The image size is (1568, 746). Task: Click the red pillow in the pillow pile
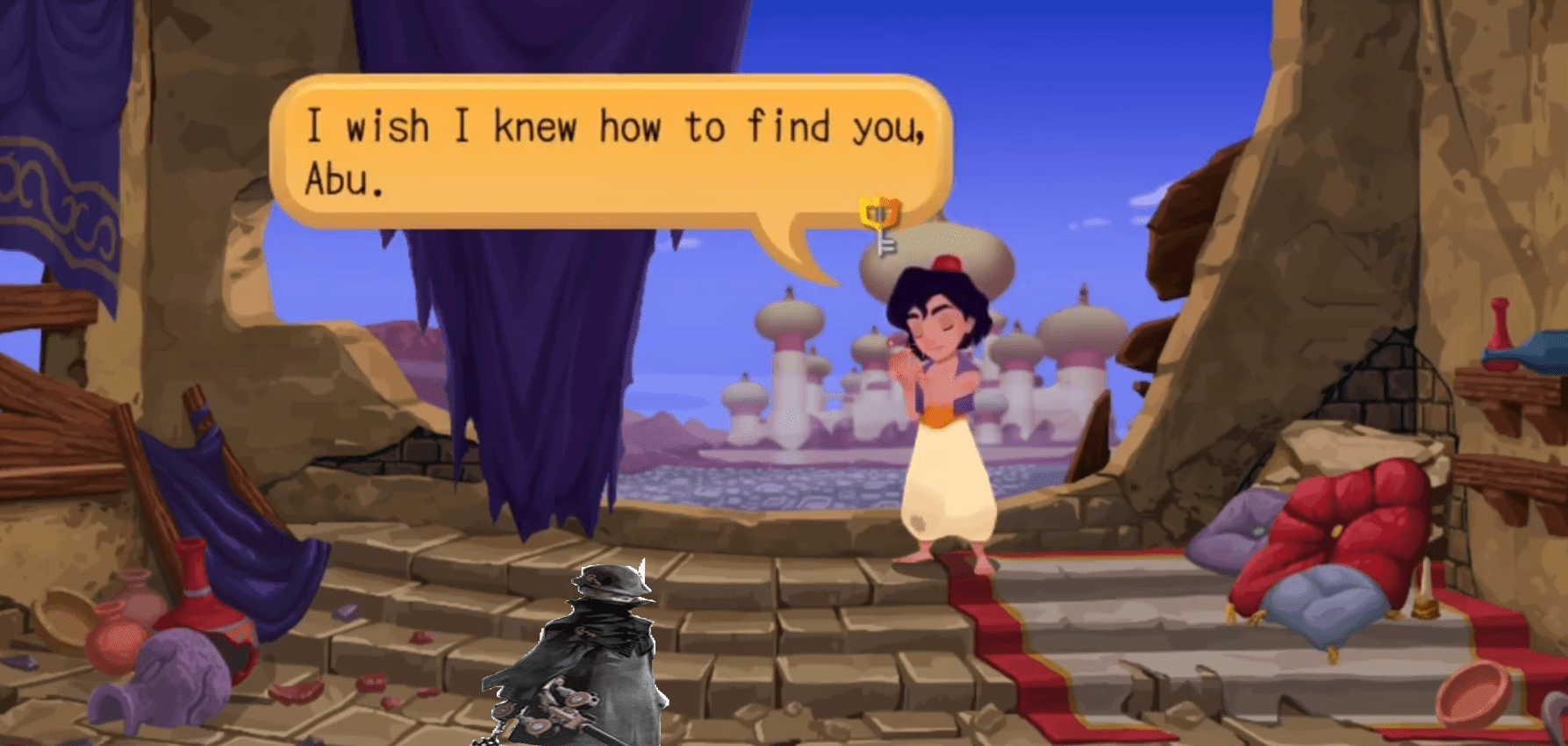coord(1351,527)
